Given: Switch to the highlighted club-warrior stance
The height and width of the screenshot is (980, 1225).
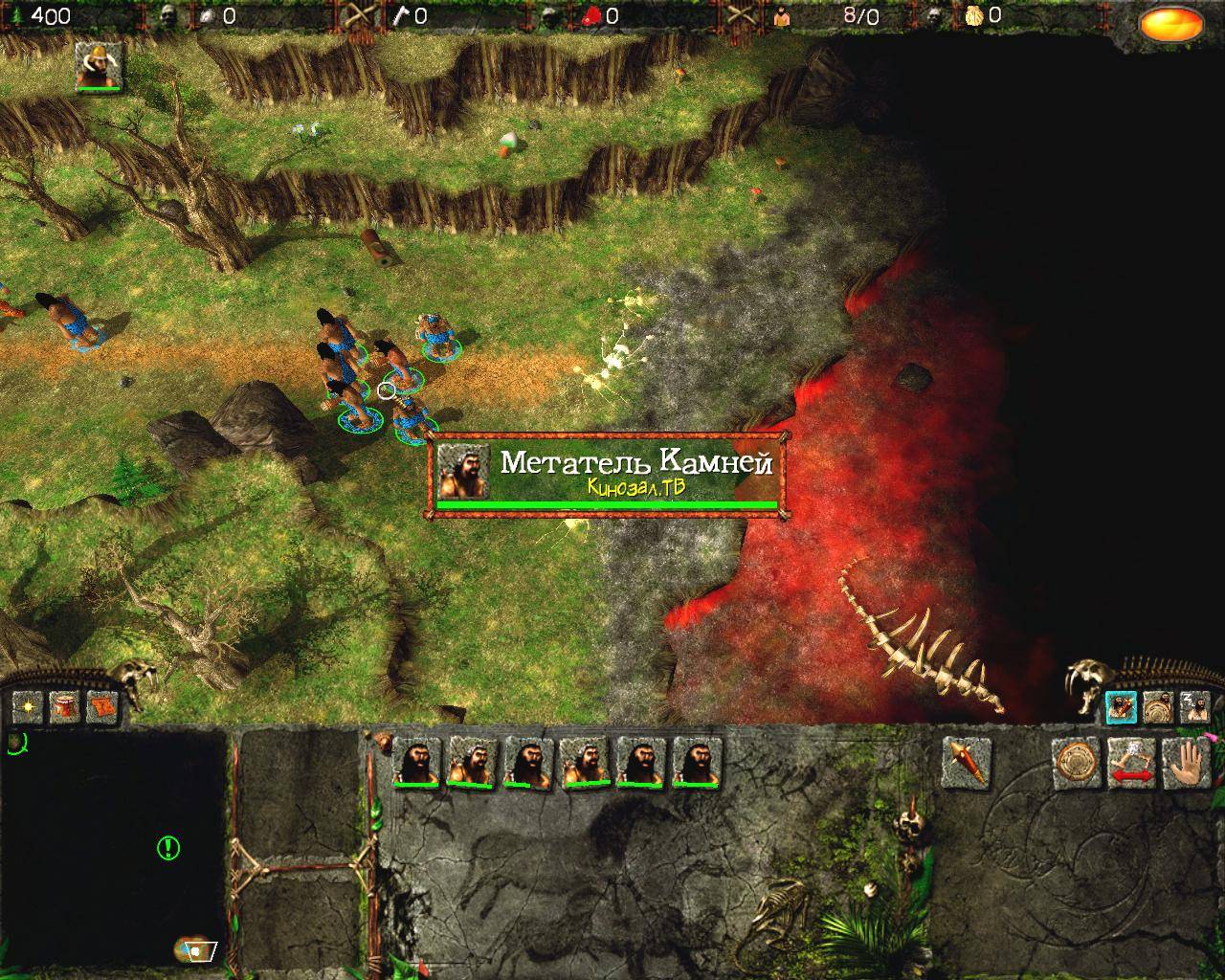Looking at the screenshot, I should 1121,707.
